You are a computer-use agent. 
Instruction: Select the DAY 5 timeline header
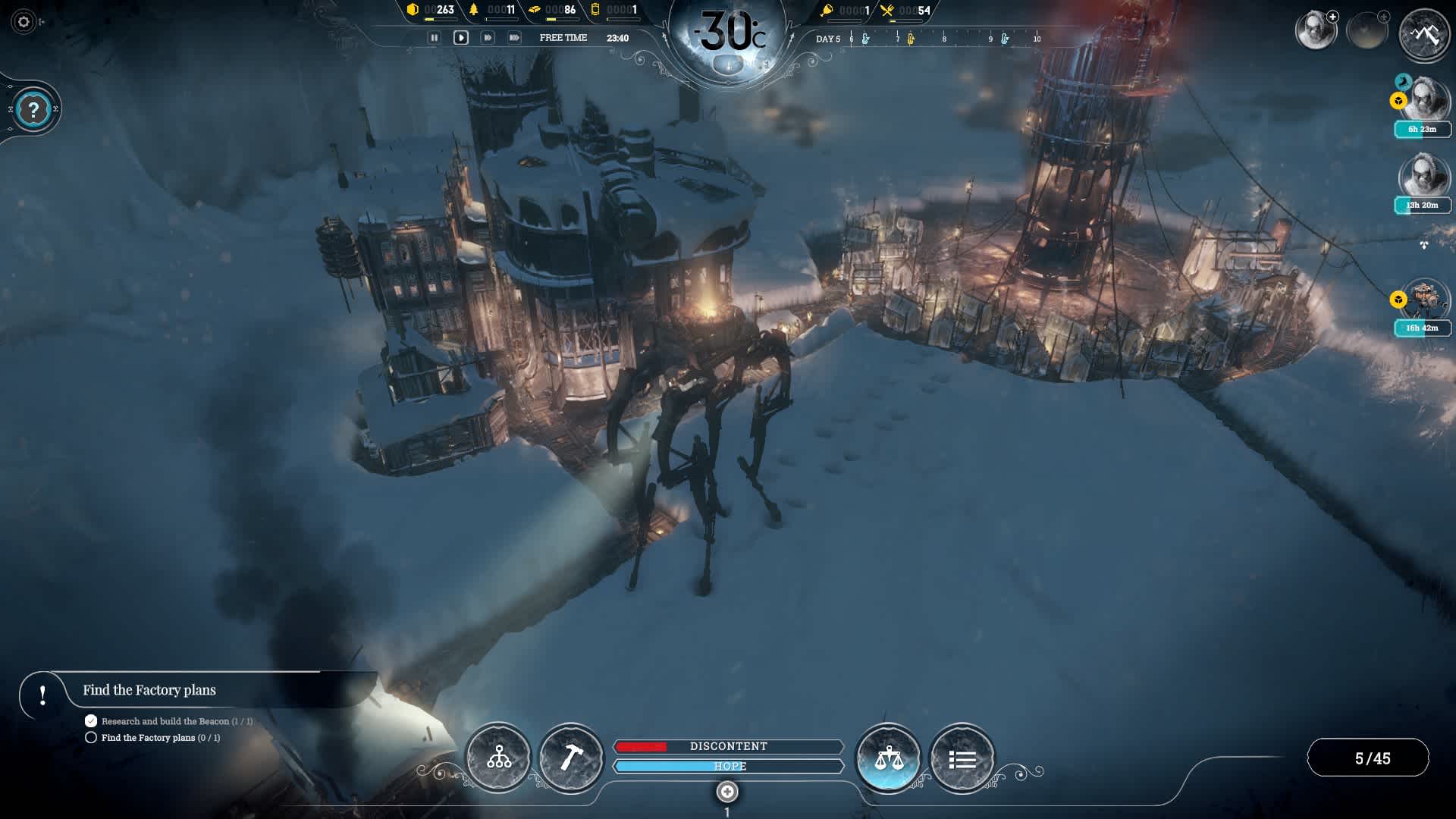point(827,38)
